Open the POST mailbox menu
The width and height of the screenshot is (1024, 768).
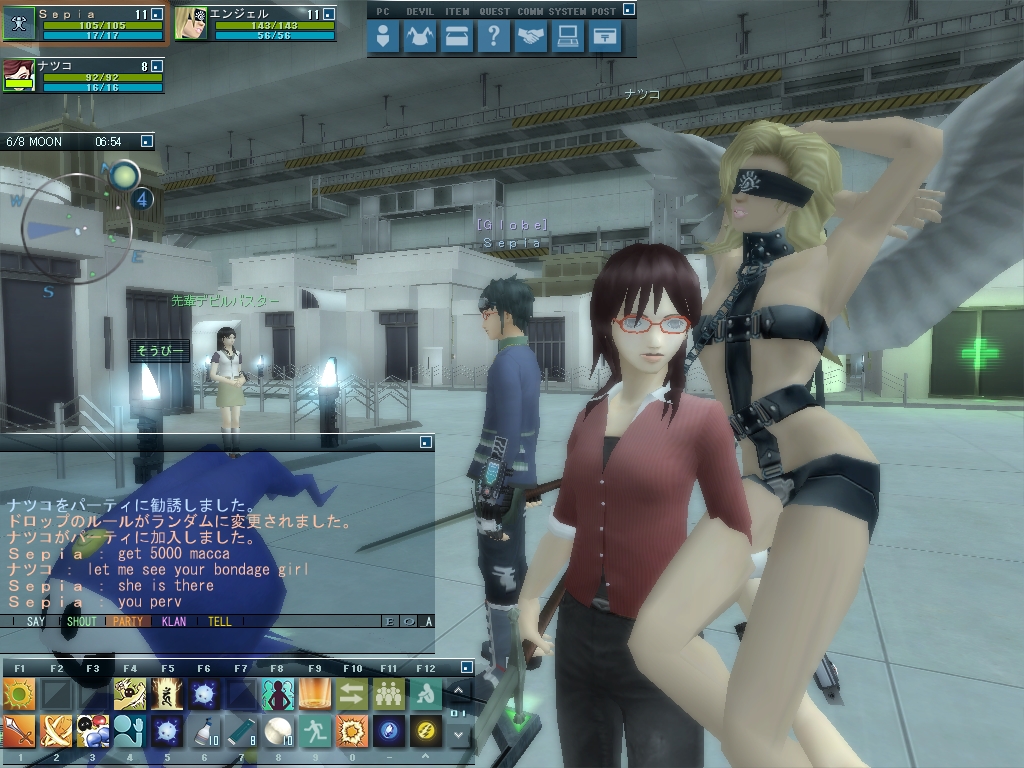coord(605,38)
